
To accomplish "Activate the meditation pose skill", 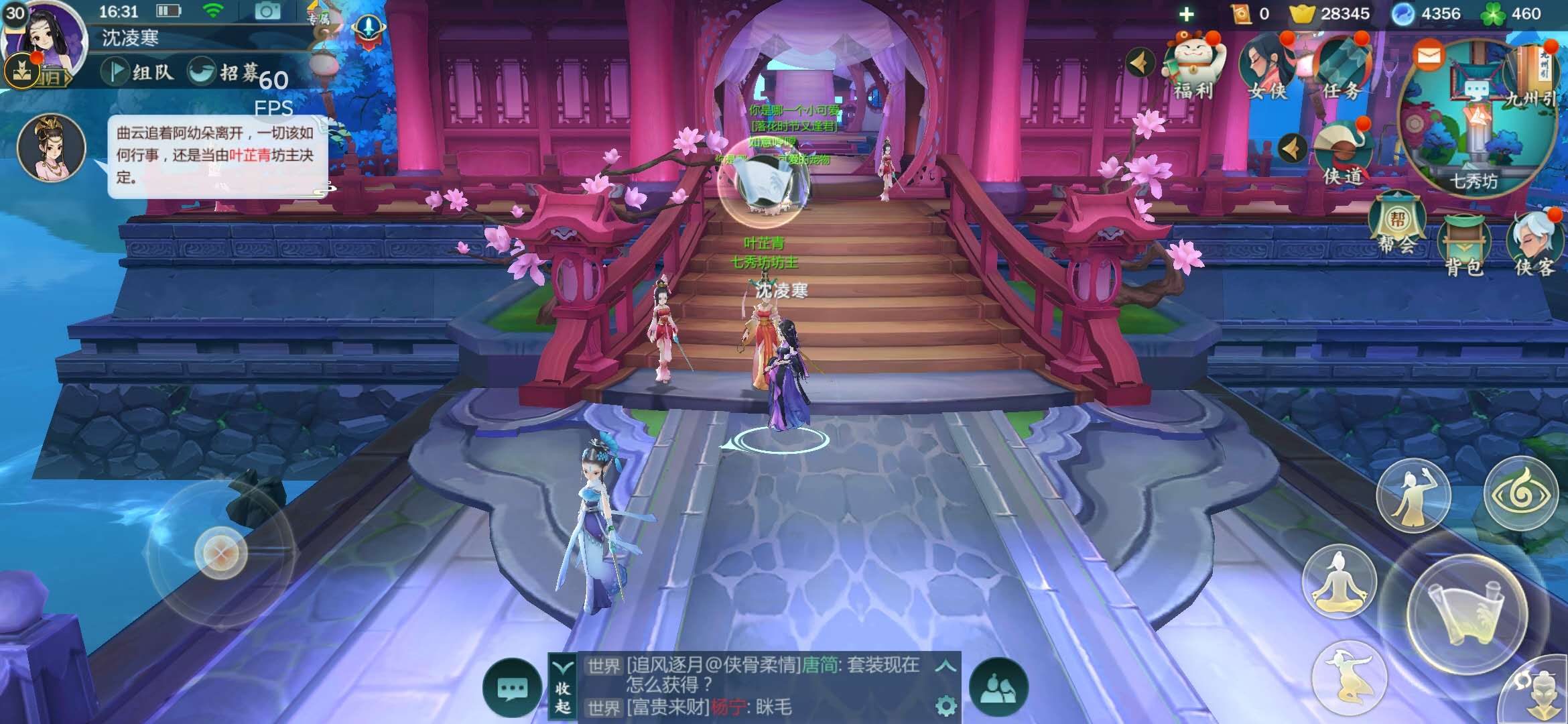I will point(1339,581).
